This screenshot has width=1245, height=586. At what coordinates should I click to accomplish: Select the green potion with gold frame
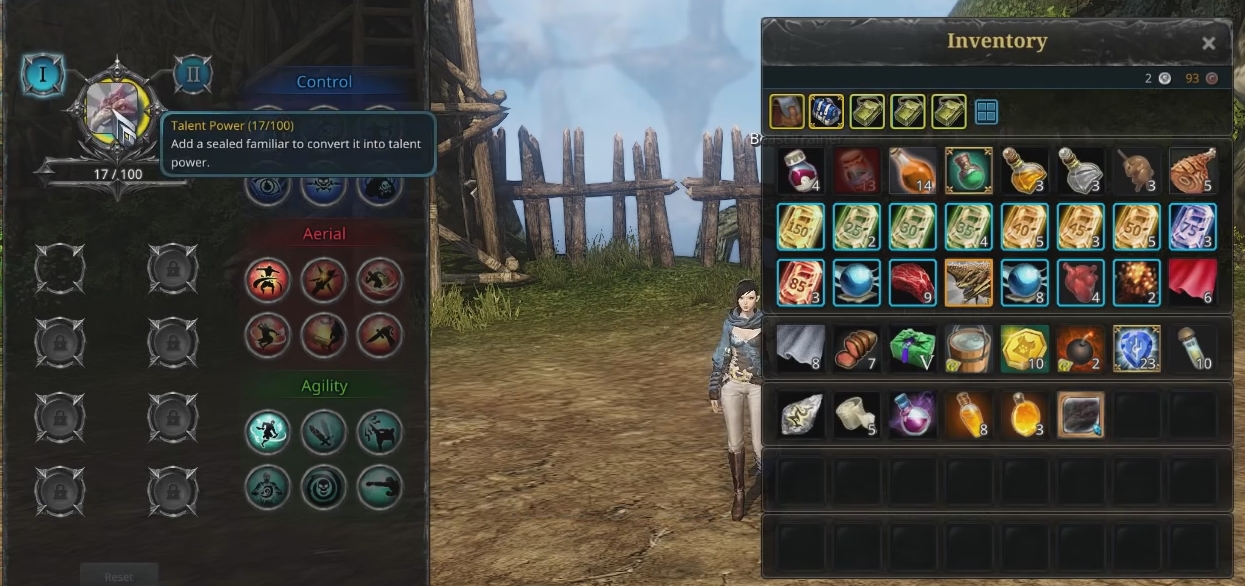[968, 171]
